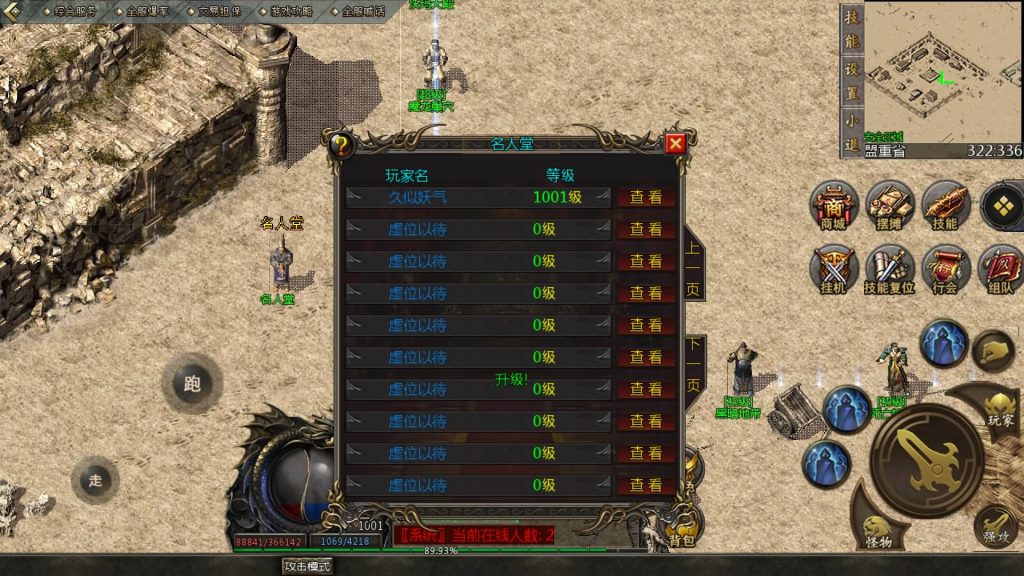
Task: Open the 背包 bag
Action: pos(682,532)
